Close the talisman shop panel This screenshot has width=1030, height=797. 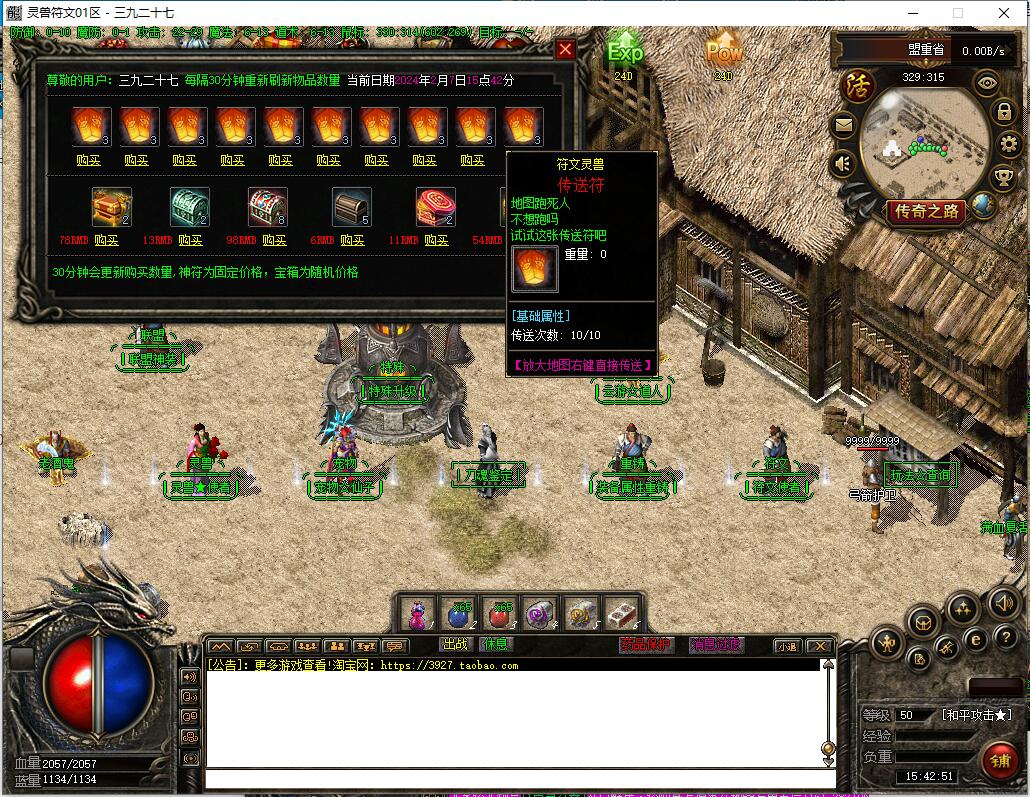click(x=566, y=49)
